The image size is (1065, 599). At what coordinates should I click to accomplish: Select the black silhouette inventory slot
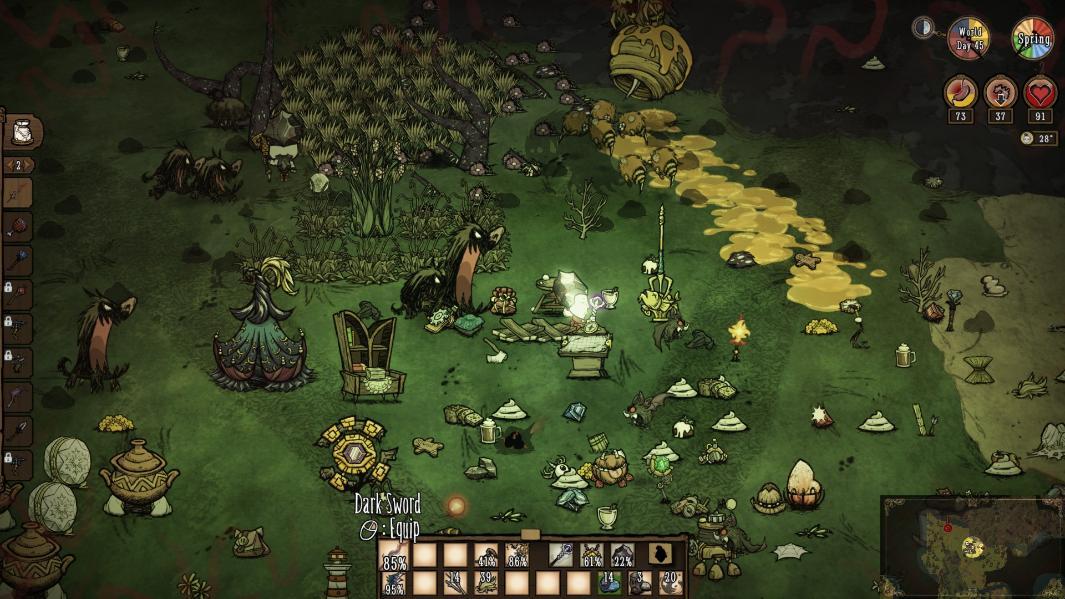click(660, 554)
